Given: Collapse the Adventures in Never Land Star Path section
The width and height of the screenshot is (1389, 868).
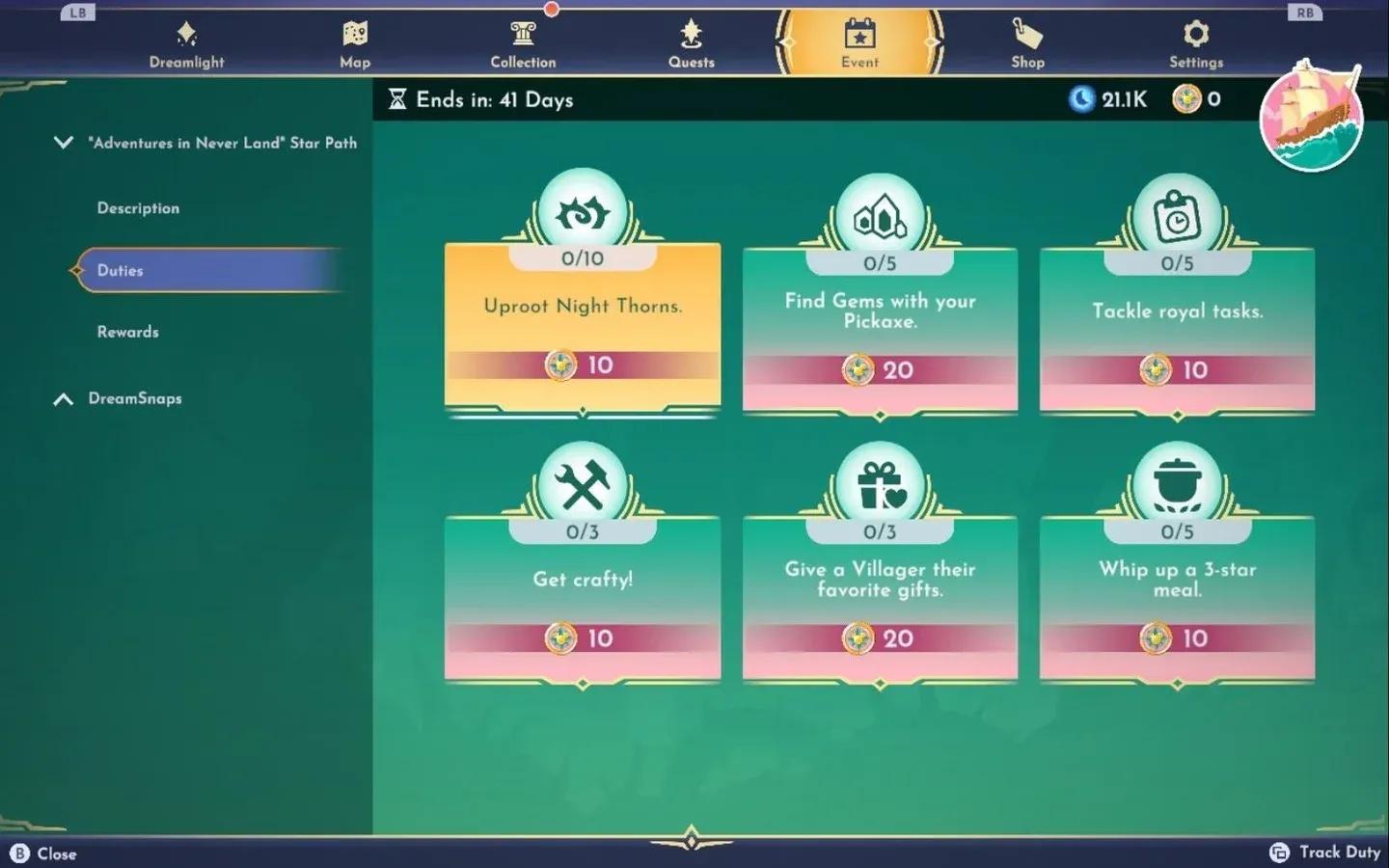Looking at the screenshot, I should point(64,142).
